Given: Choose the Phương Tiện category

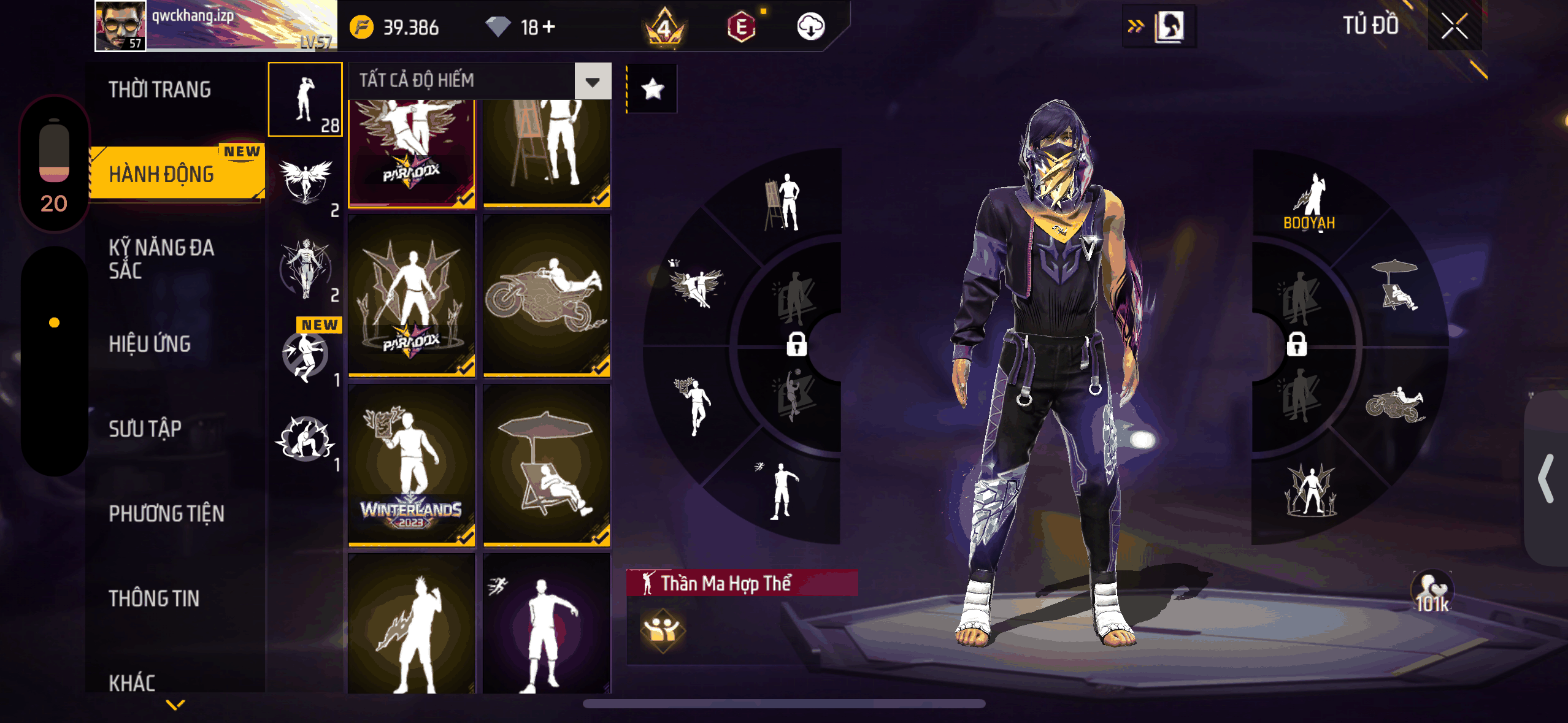Looking at the screenshot, I should (x=166, y=513).
